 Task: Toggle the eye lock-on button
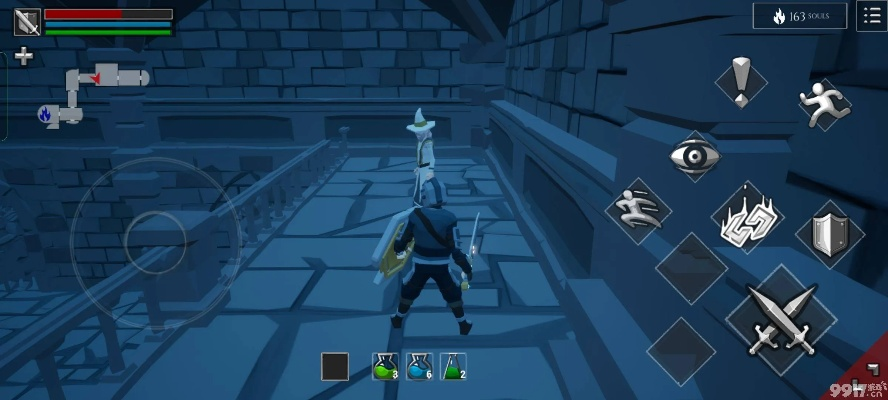(695, 156)
